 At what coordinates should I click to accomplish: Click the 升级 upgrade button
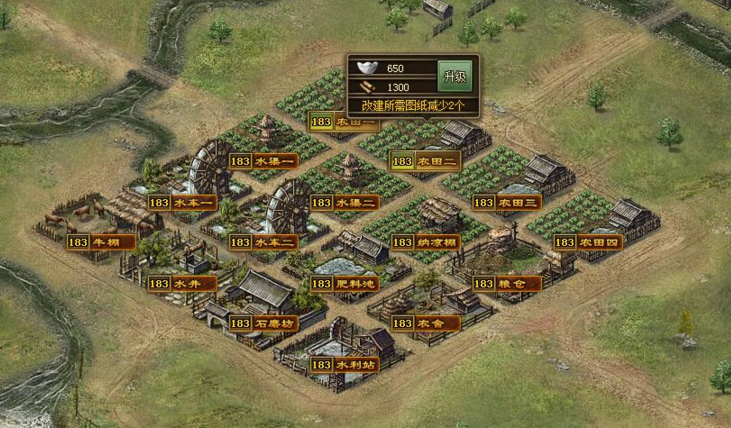(x=455, y=76)
